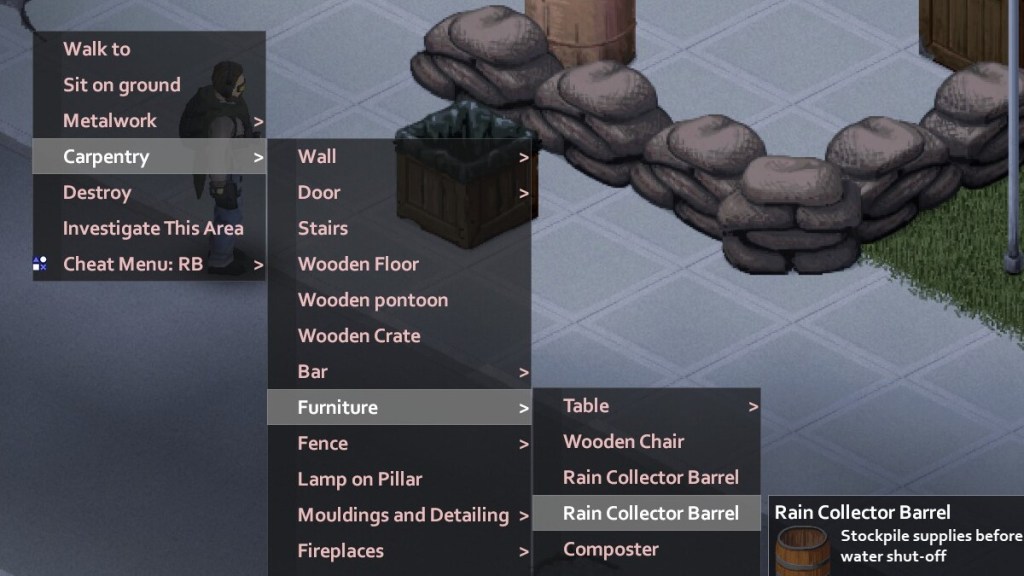Screen dimensions: 1024x576
Task: Choose the Destroy option
Action: click(x=97, y=193)
